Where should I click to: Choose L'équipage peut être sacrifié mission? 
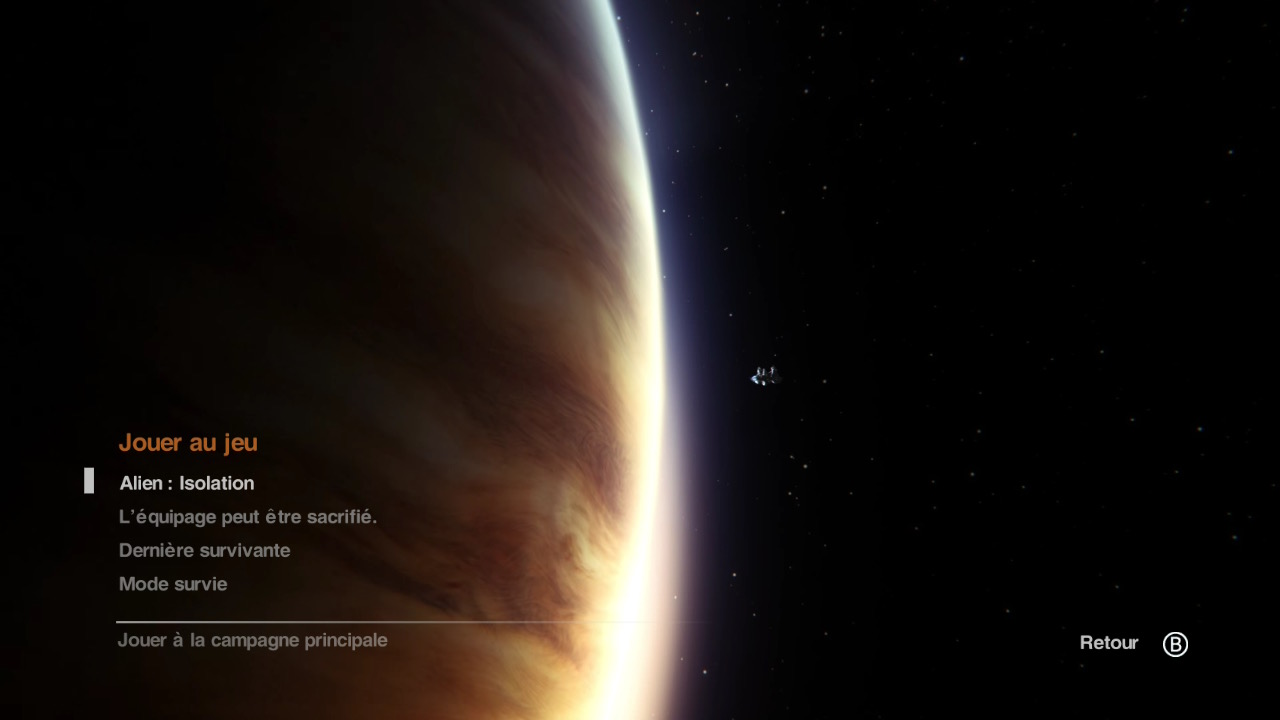247,517
